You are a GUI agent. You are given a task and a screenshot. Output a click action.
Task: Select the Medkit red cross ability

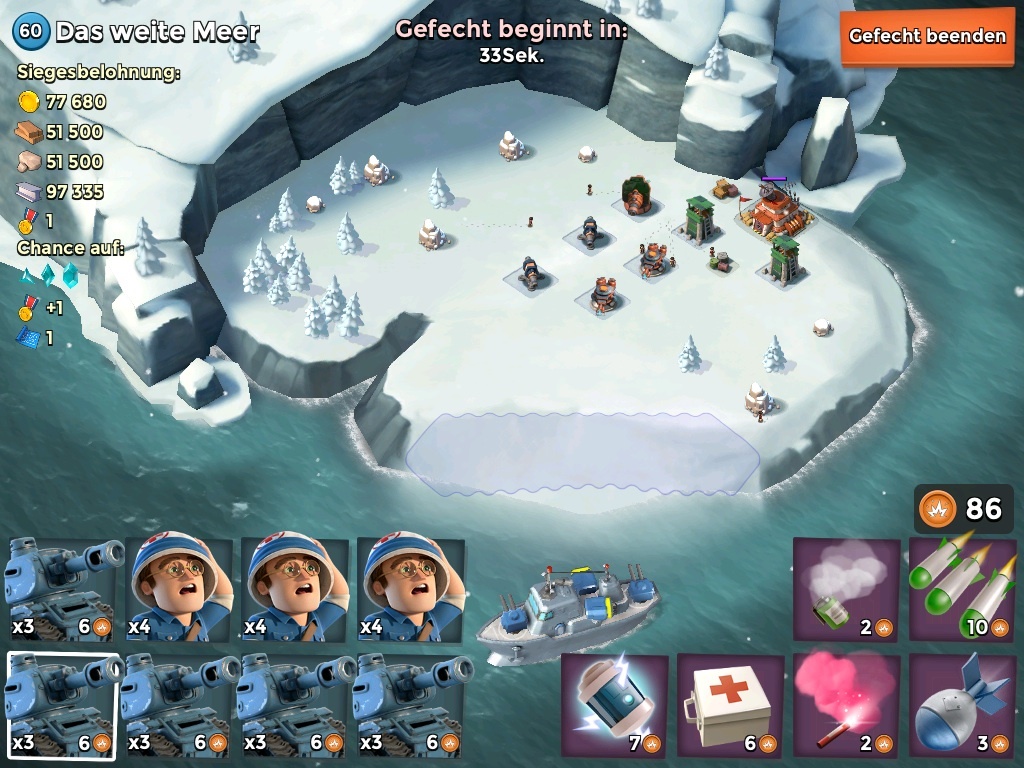point(730,706)
